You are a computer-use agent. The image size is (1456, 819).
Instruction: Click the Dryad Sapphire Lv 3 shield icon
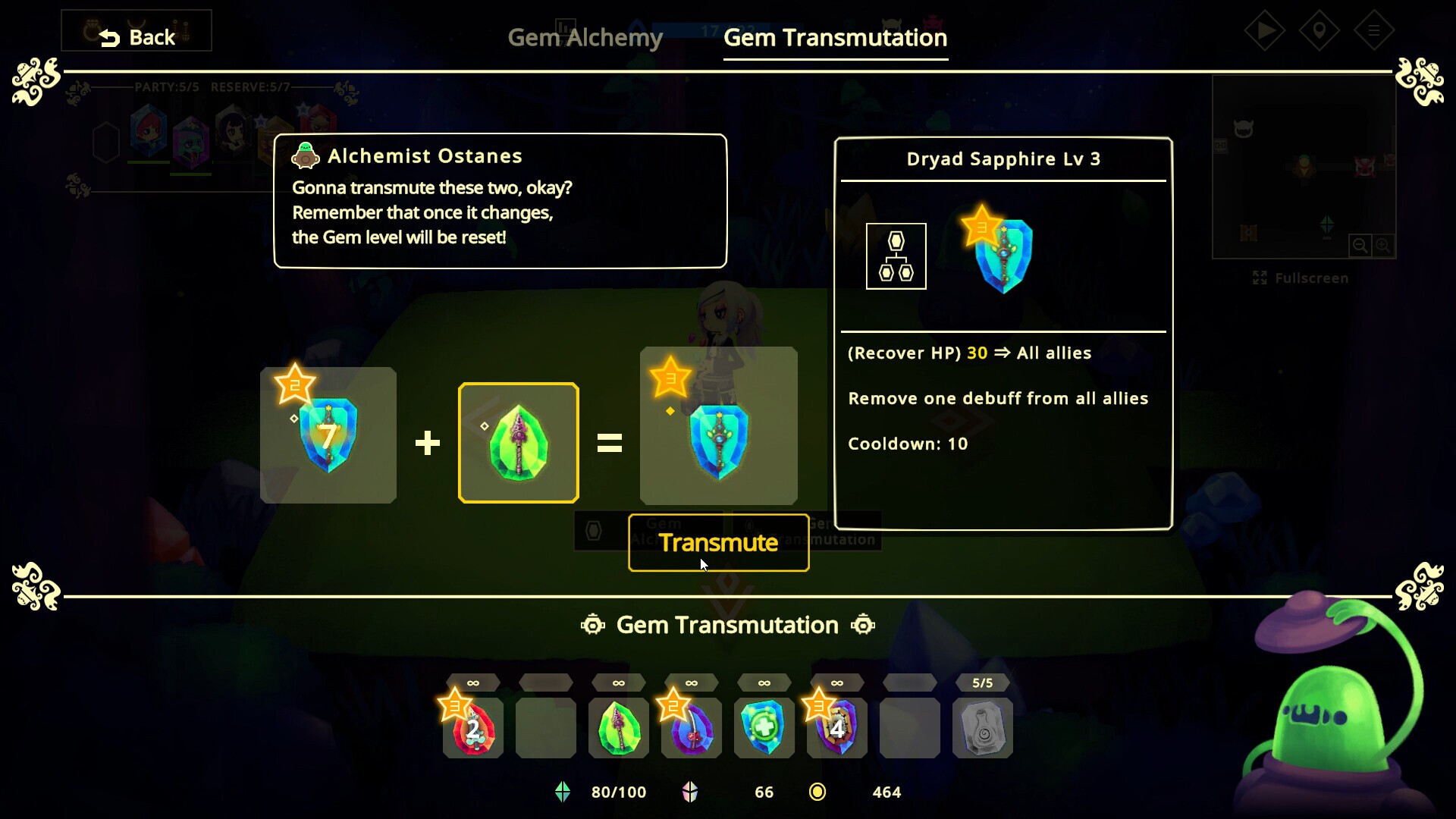1003,256
